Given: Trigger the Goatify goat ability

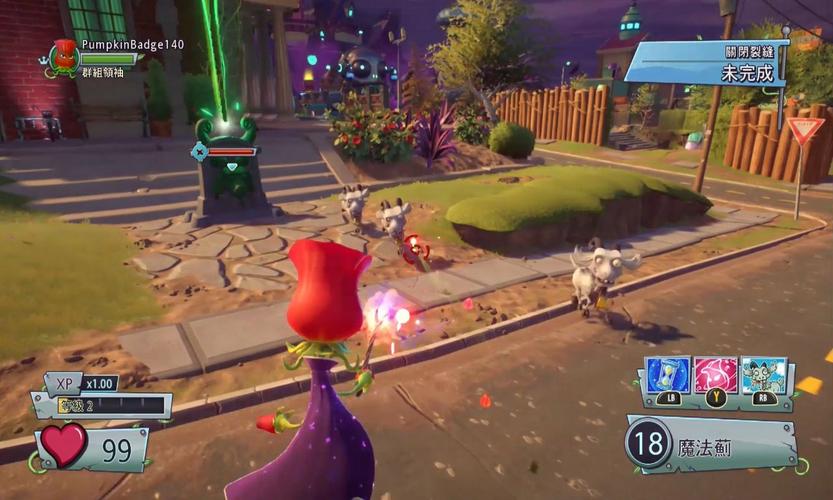Looking at the screenshot, I should pyautogui.click(x=765, y=376).
